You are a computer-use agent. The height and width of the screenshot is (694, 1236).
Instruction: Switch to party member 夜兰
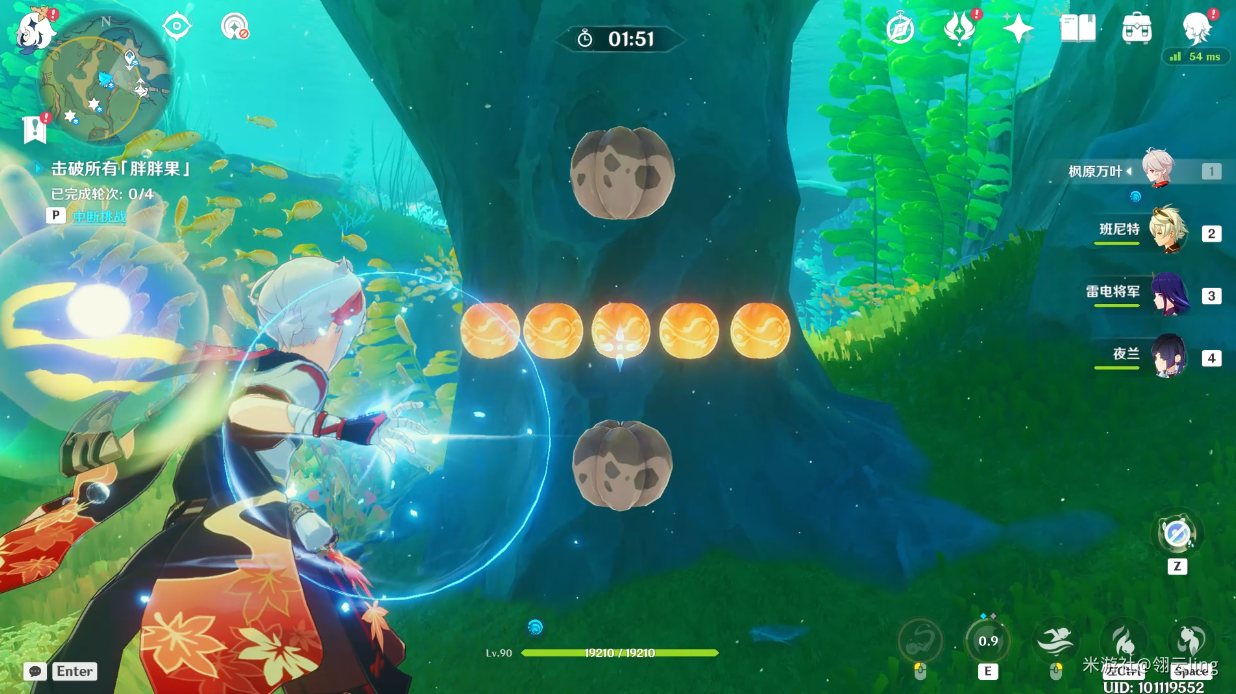[1166, 356]
